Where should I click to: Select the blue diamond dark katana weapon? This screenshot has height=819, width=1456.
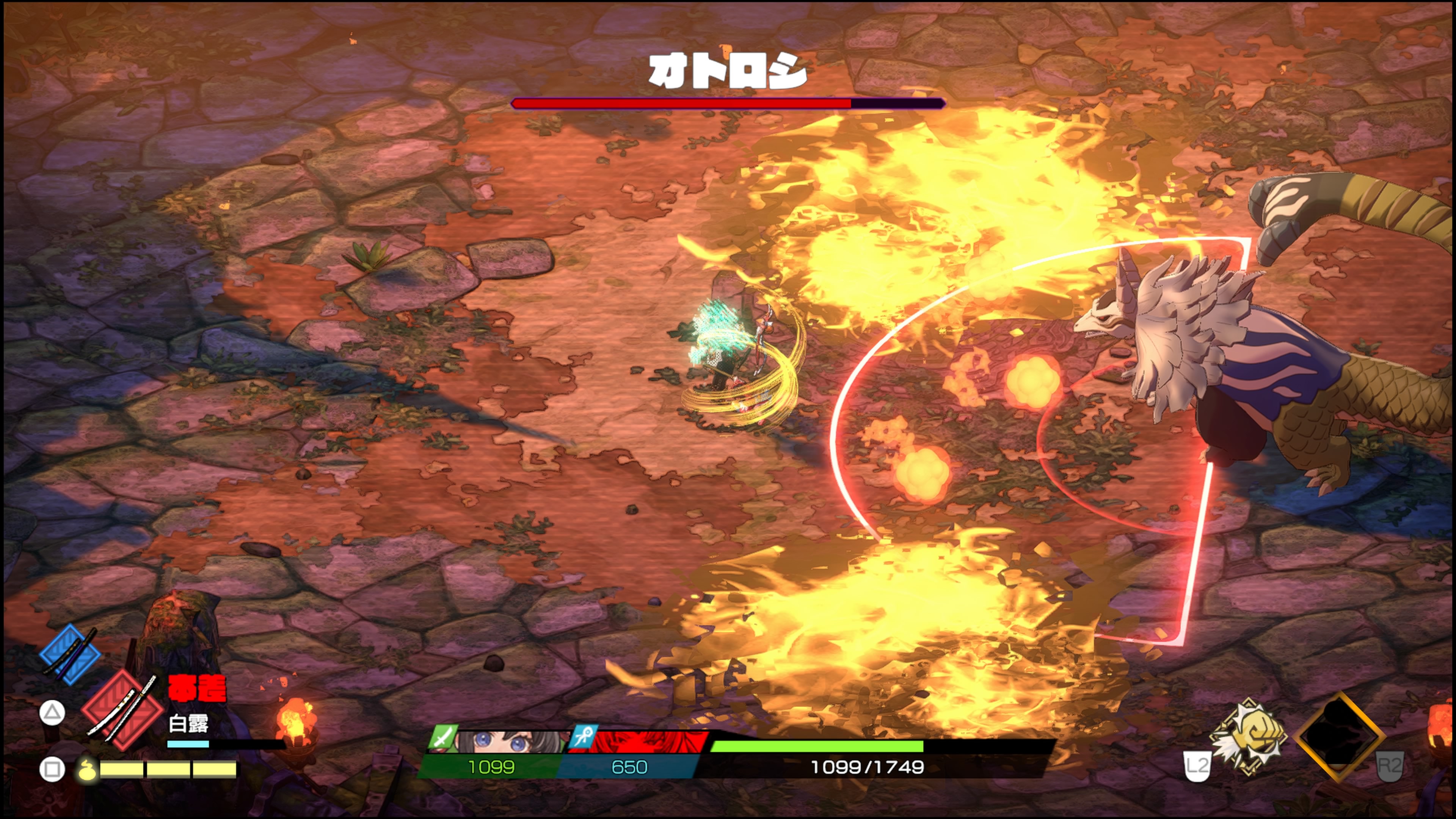click(70, 654)
